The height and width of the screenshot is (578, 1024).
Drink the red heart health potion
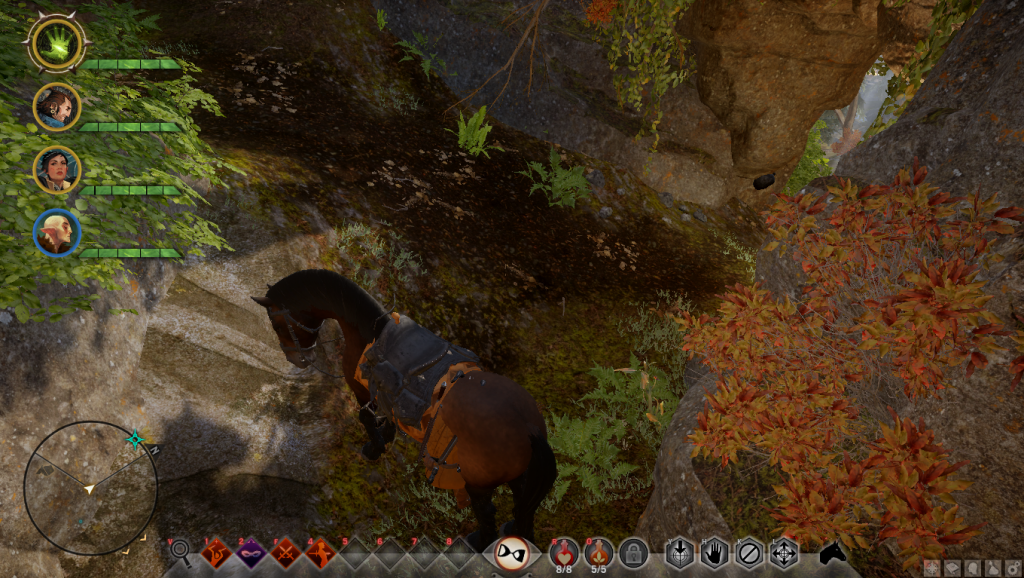click(563, 550)
